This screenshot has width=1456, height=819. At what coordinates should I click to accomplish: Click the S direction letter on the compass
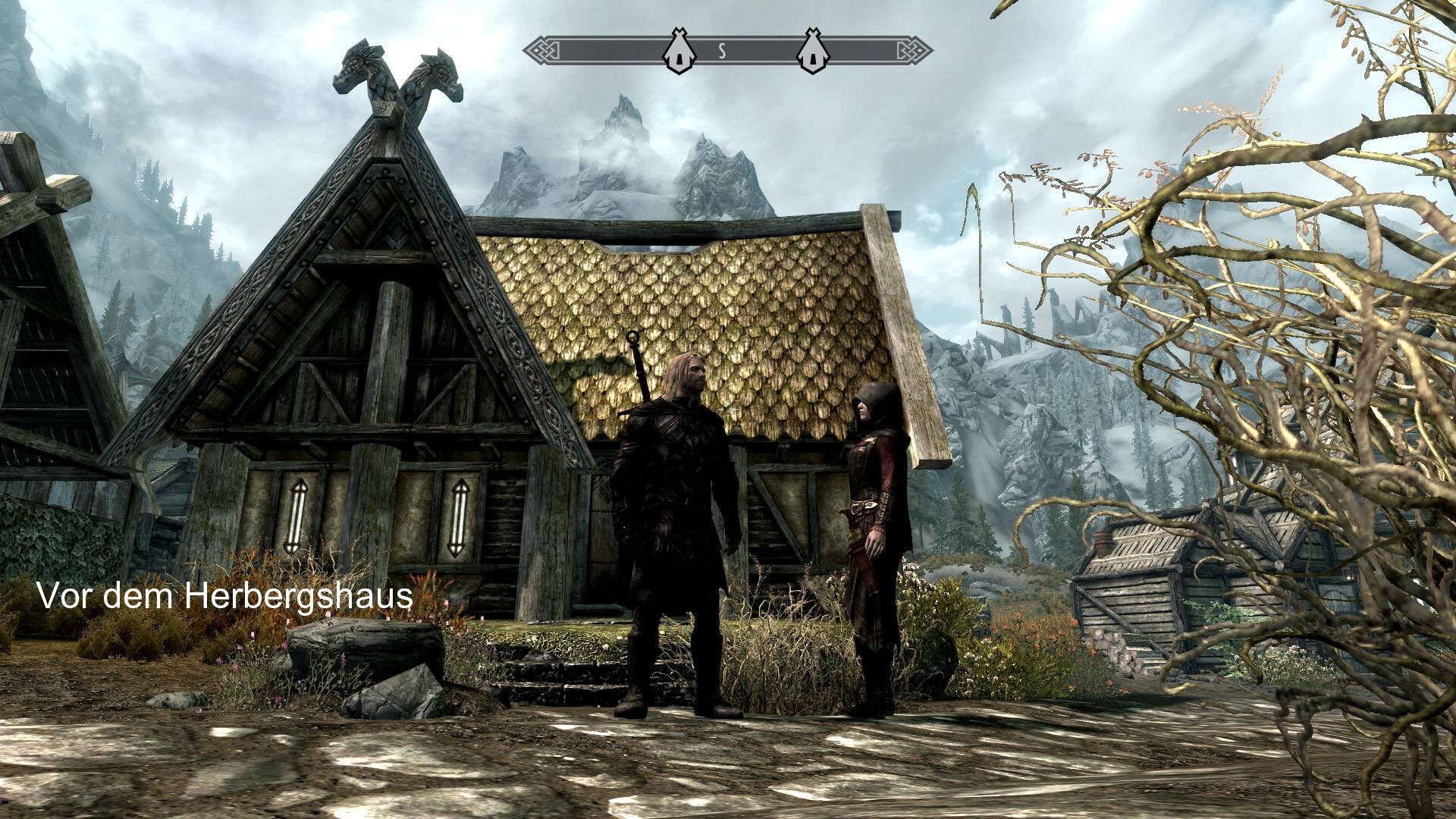pyautogui.click(x=723, y=51)
